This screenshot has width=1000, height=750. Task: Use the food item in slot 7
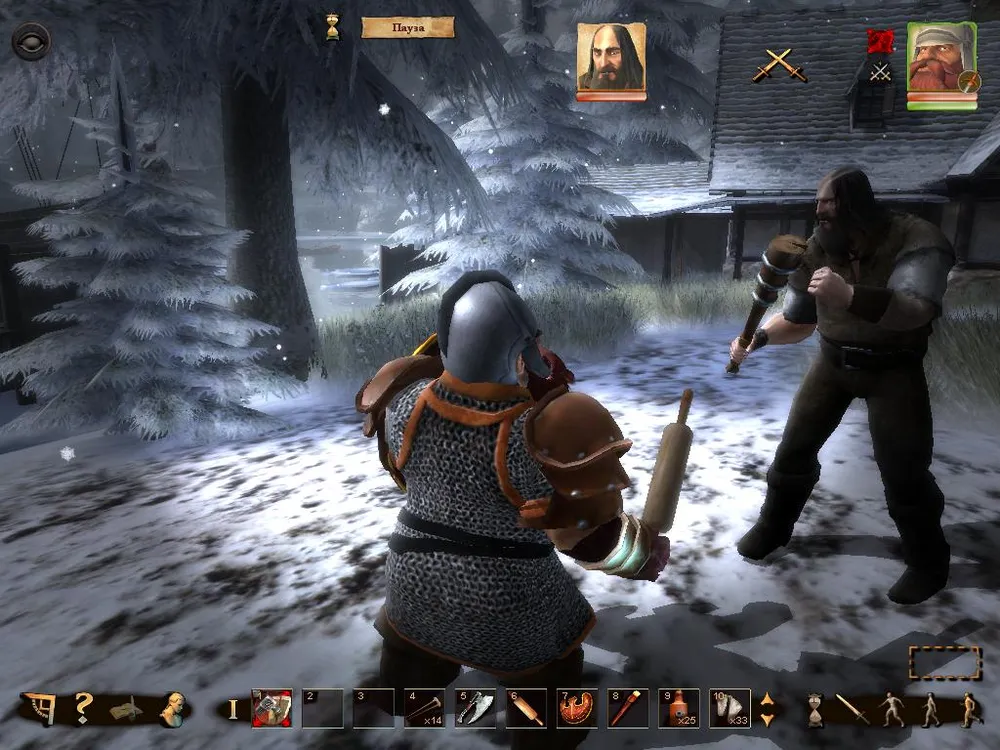577,708
